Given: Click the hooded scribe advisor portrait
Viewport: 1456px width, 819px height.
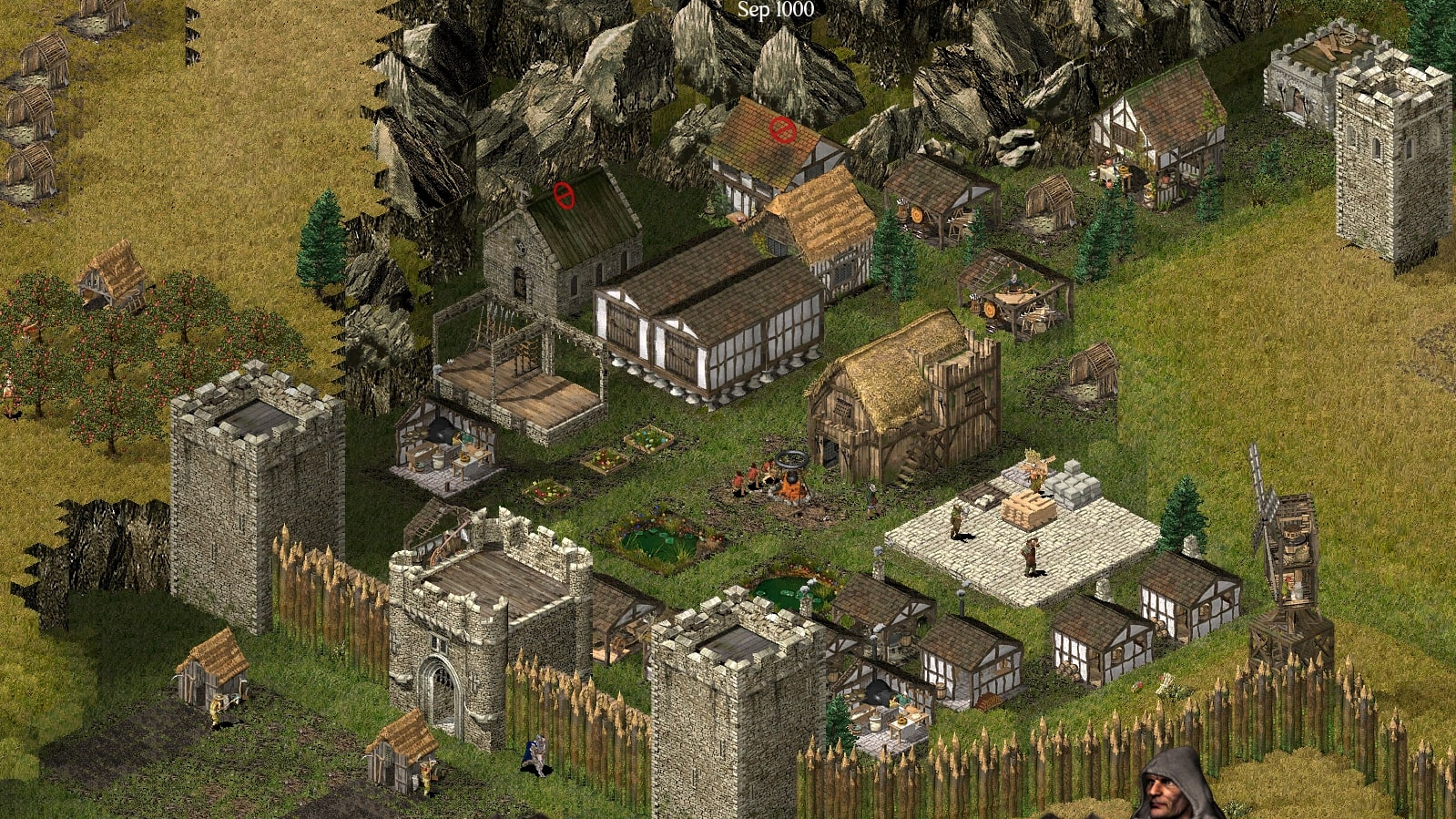Looking at the screenshot, I should click(1177, 787).
